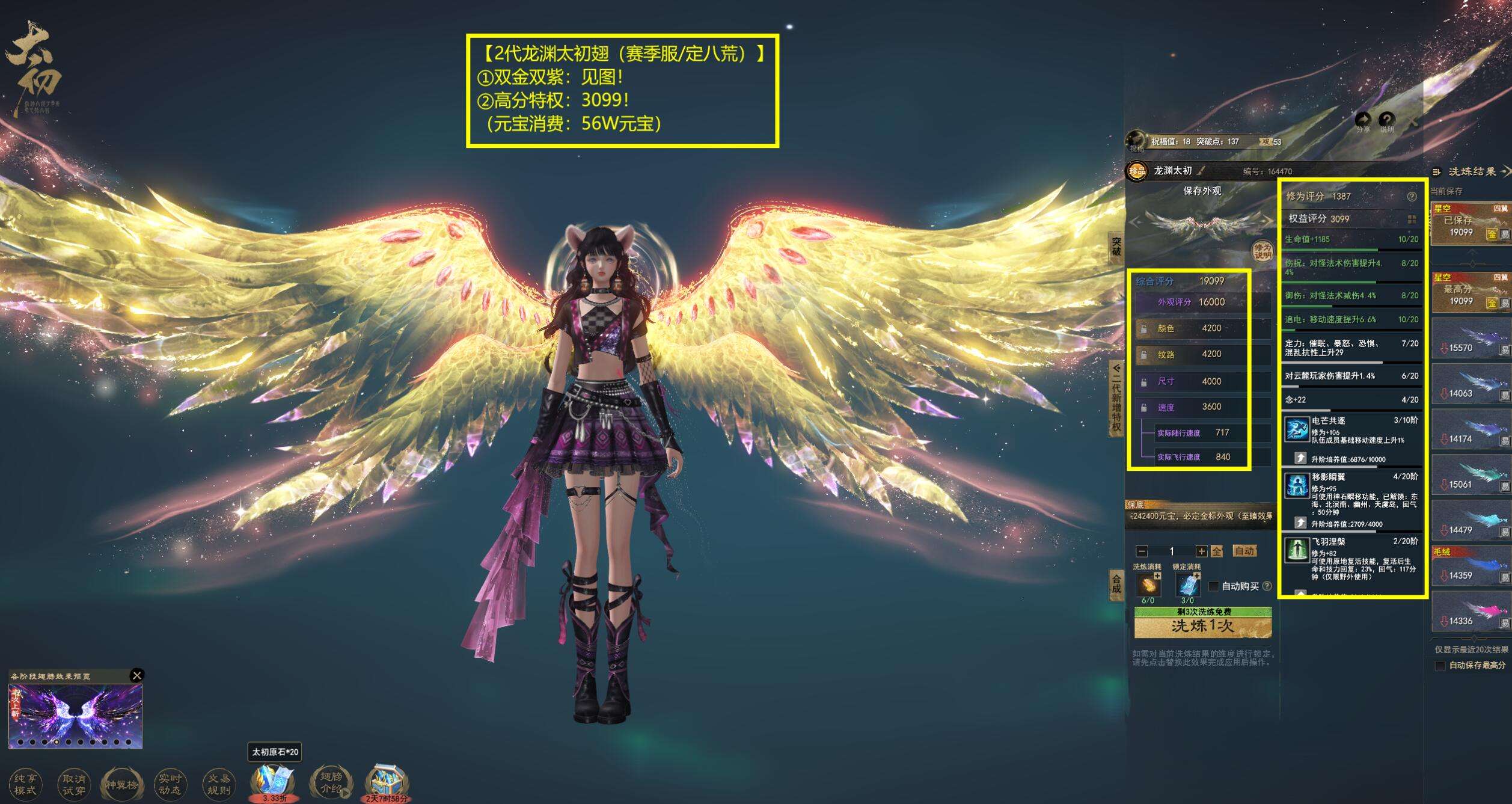Image resolution: width=1512 pixels, height=804 pixels.
Task: Select the 全 (all) quantity button
Action: pos(1216,551)
